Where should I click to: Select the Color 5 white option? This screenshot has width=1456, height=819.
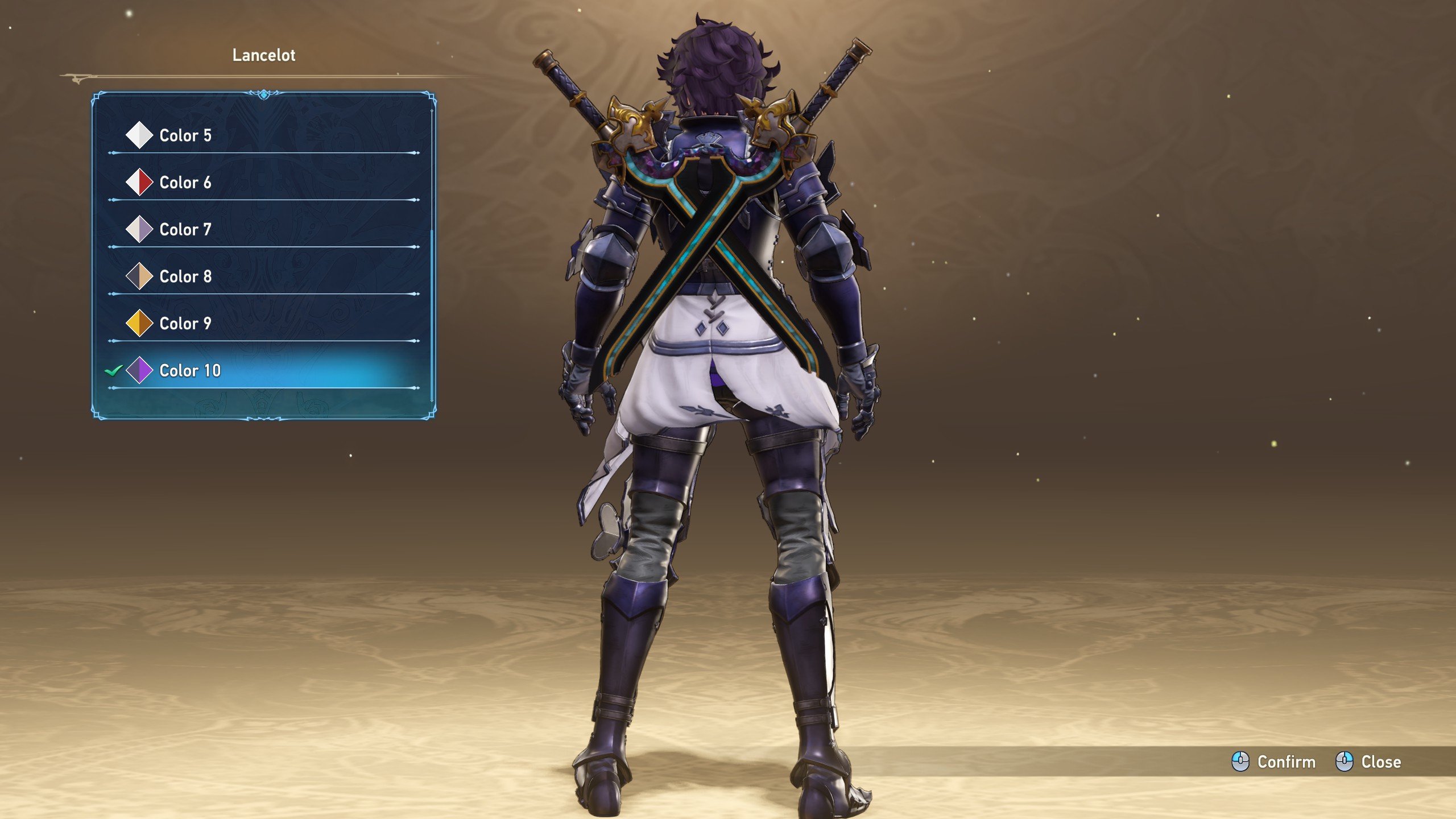tap(185, 135)
